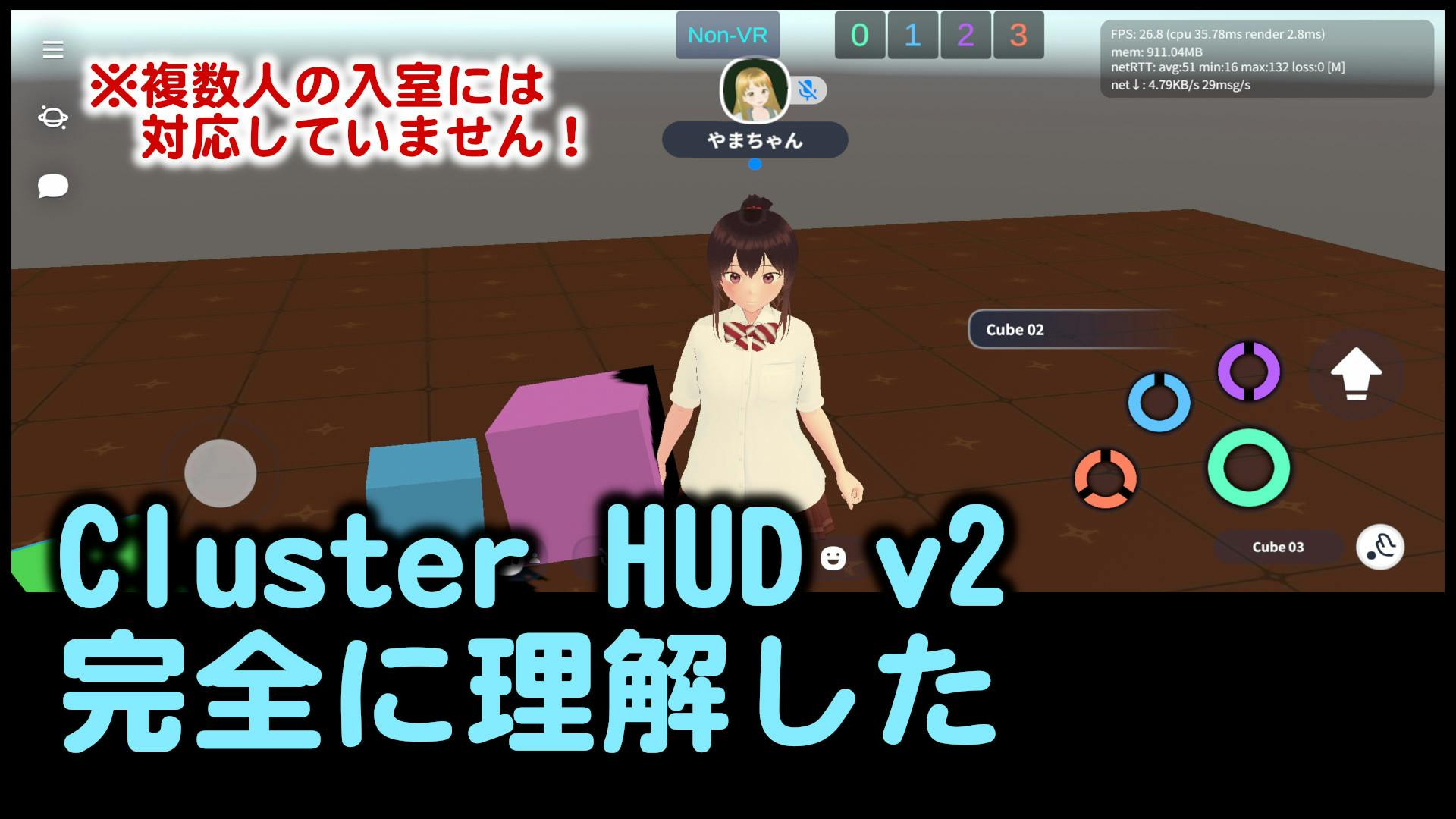
Task: Select the purple ring HUD control
Action: click(x=1248, y=371)
